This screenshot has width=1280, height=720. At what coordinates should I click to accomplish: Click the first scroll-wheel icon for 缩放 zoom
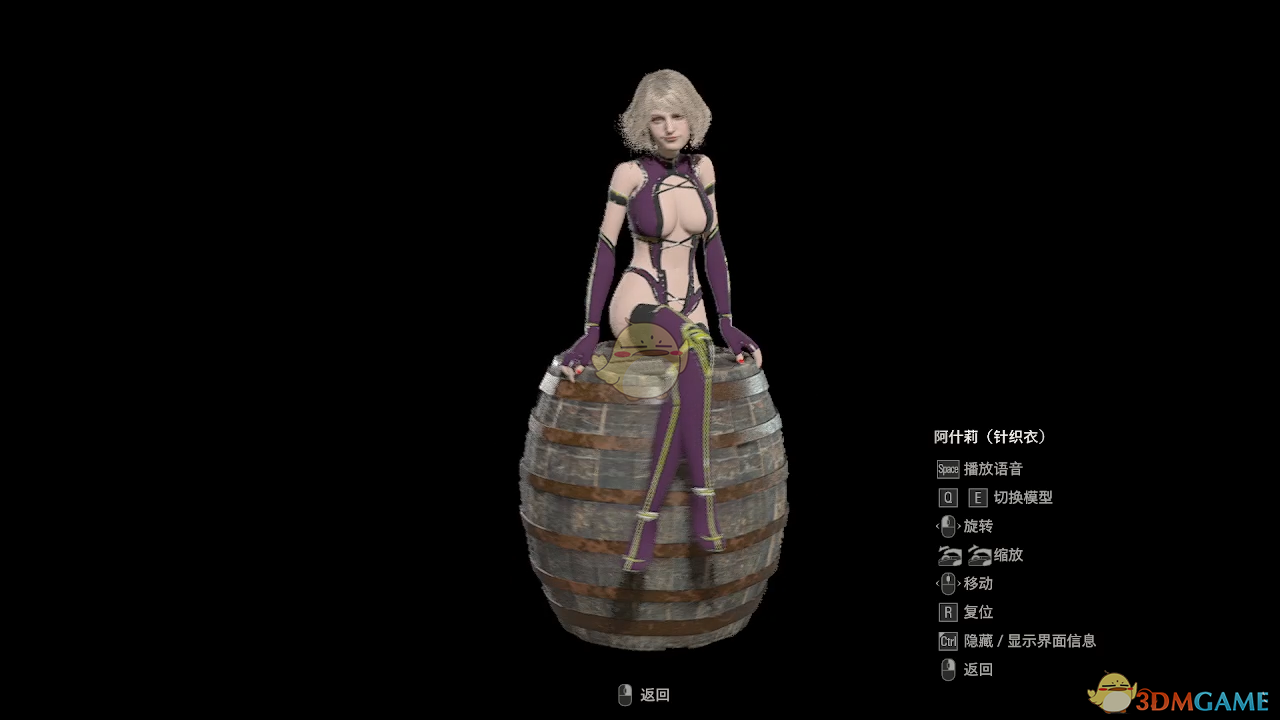point(948,555)
